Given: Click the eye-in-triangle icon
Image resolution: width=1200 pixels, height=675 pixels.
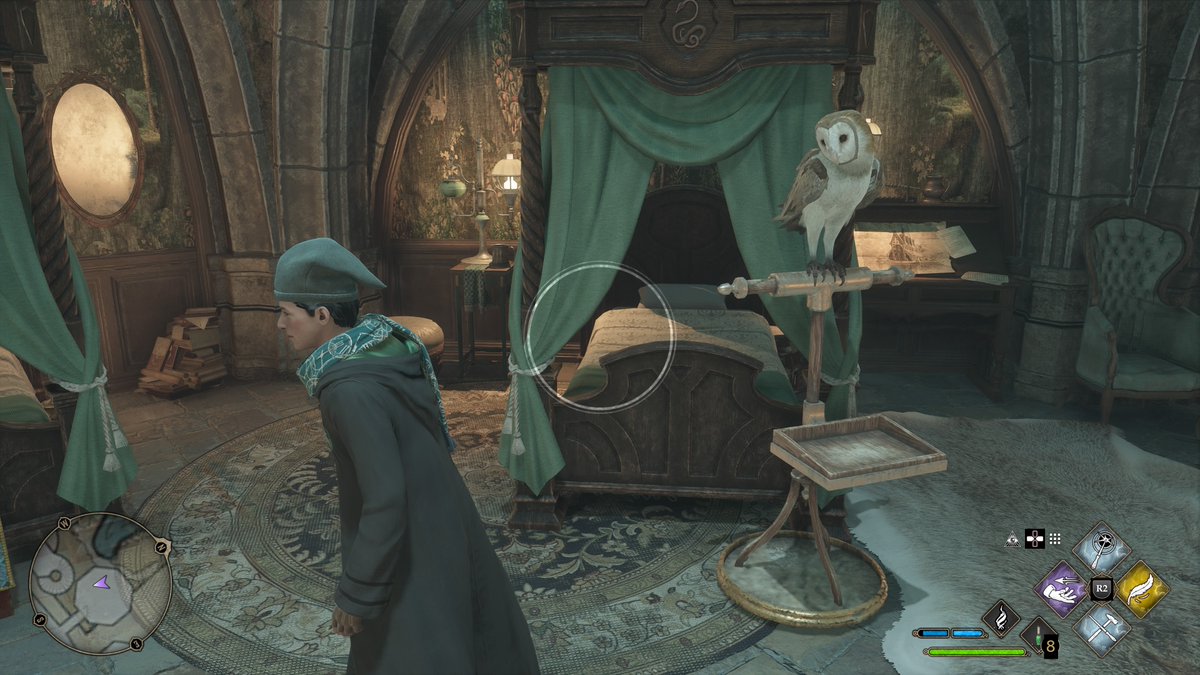Looking at the screenshot, I should (1012, 539).
